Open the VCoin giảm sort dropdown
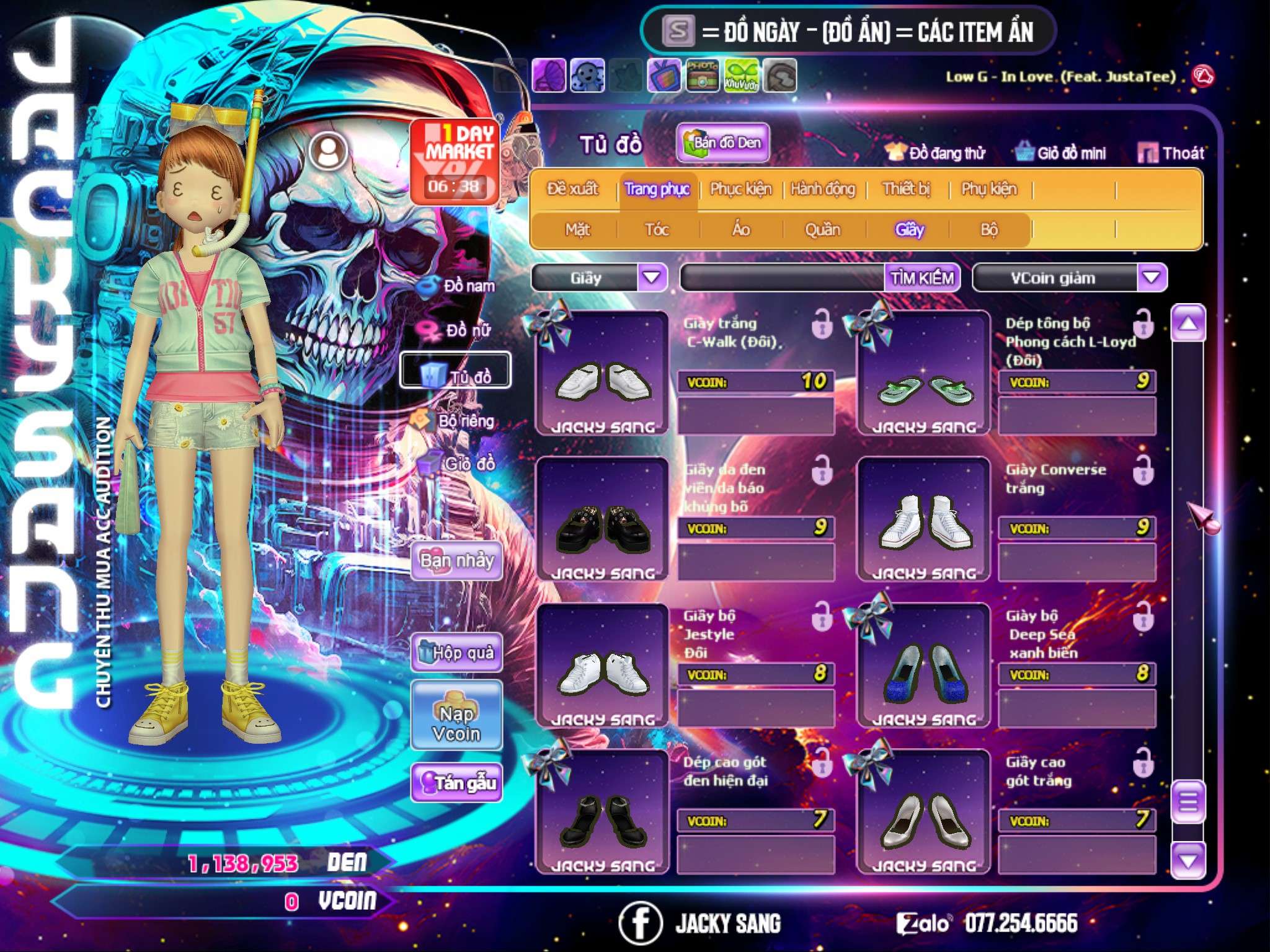The image size is (1270, 952). coord(1152,278)
